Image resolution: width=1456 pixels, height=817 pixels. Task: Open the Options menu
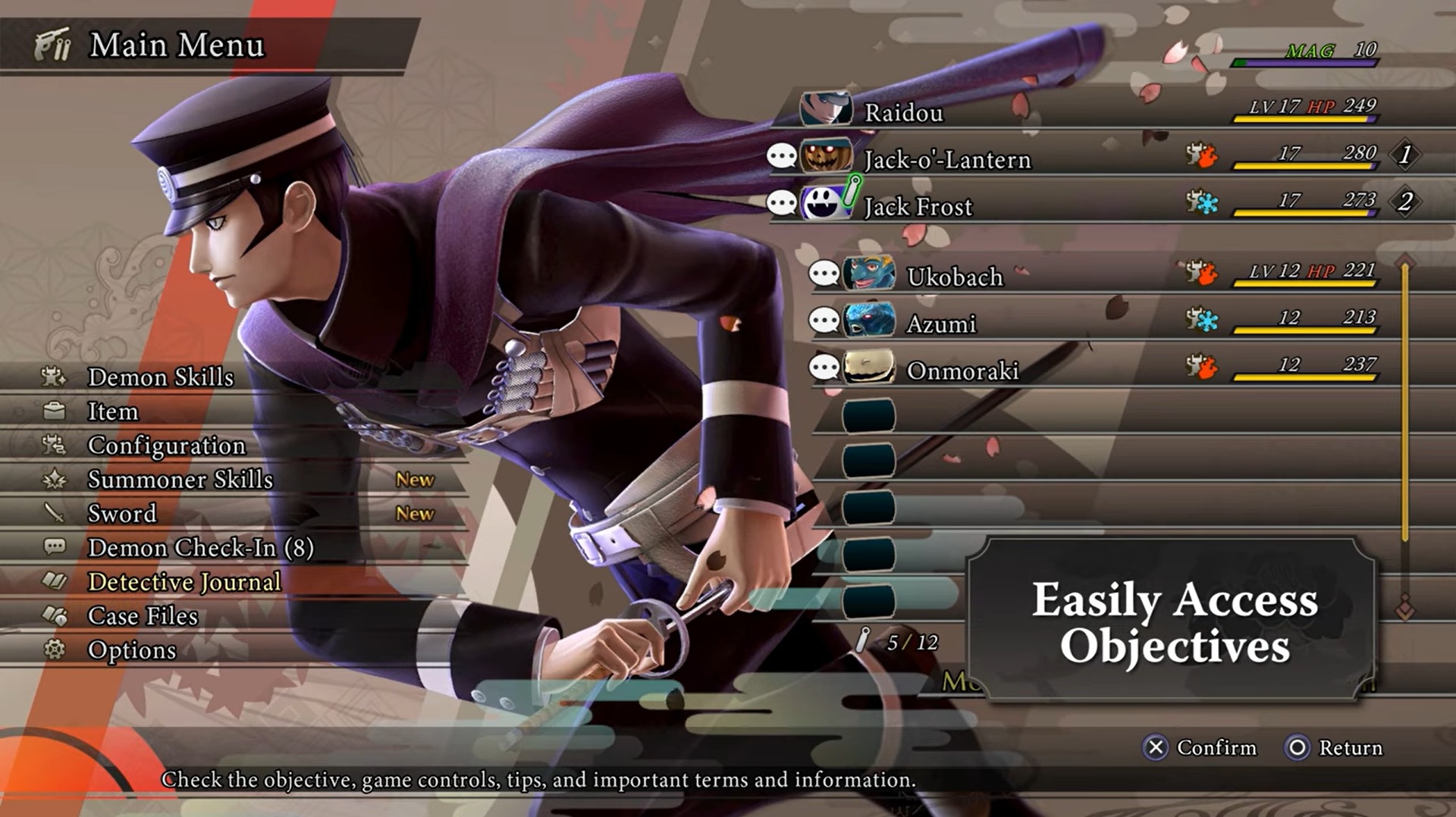point(132,650)
